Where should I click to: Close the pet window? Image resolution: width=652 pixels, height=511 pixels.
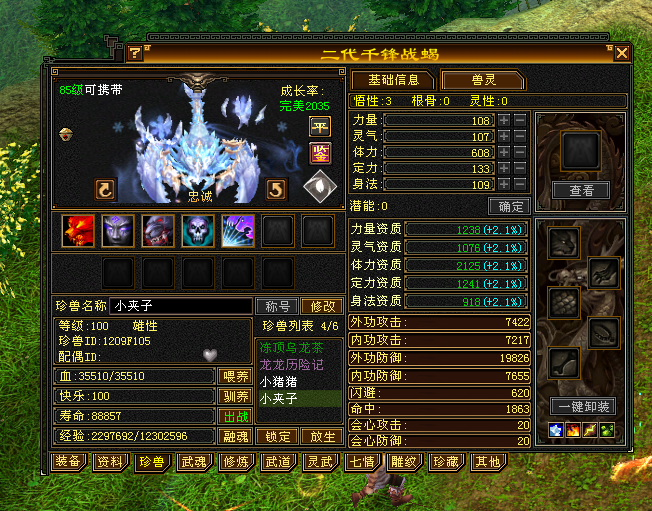pos(622,53)
